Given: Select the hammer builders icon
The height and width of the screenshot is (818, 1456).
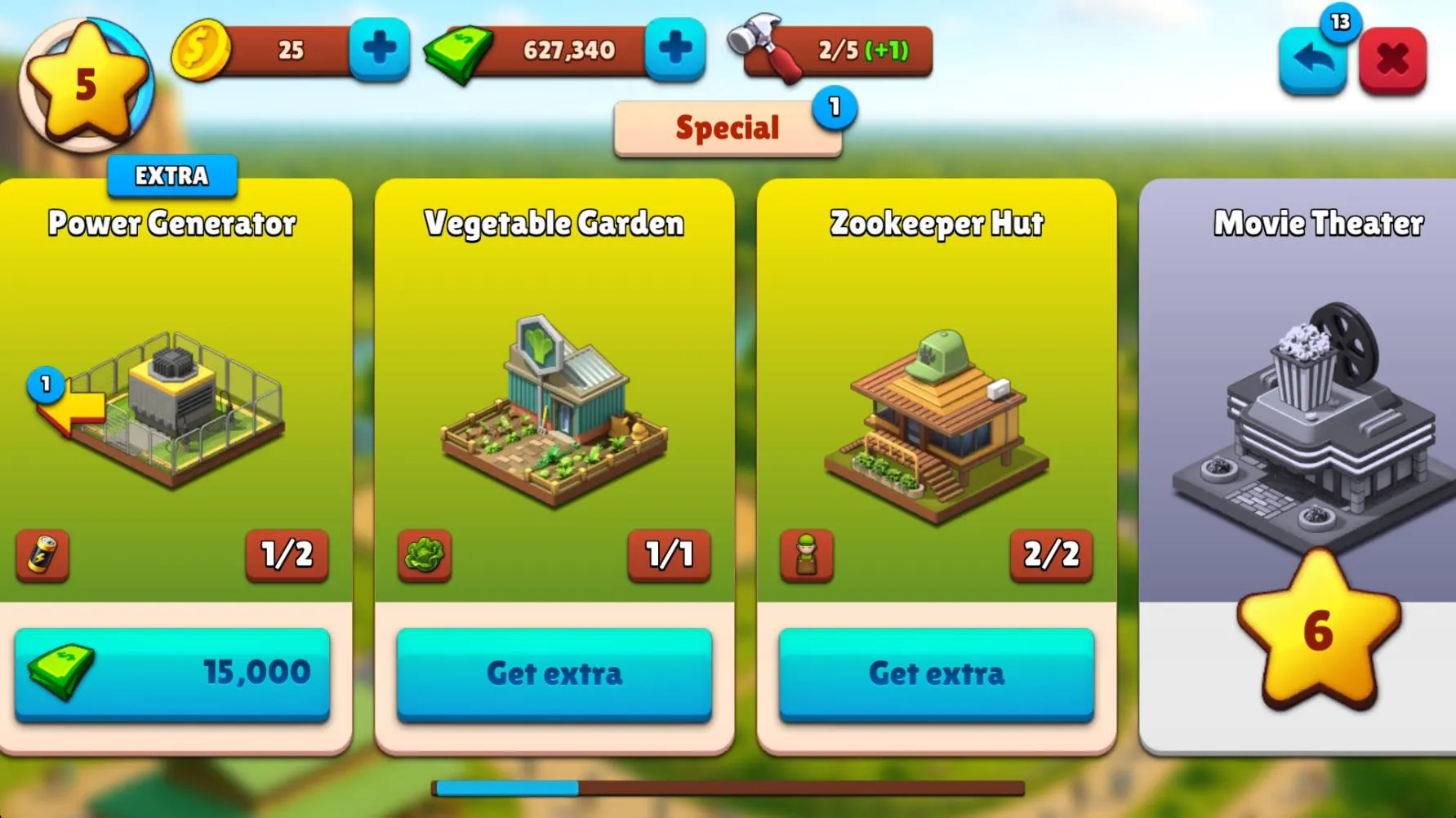Looking at the screenshot, I should tap(763, 51).
